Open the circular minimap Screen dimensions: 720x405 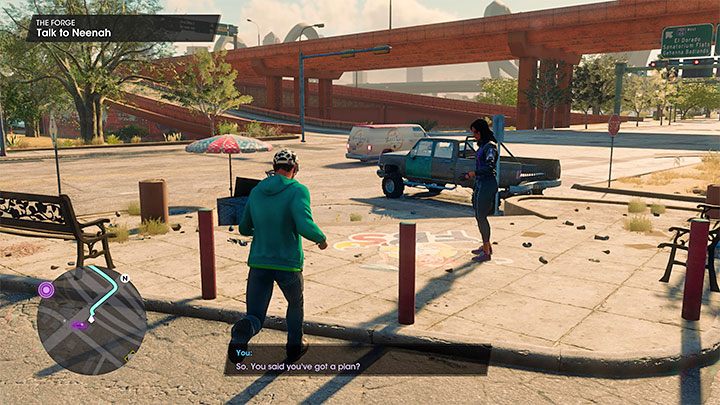tap(91, 320)
